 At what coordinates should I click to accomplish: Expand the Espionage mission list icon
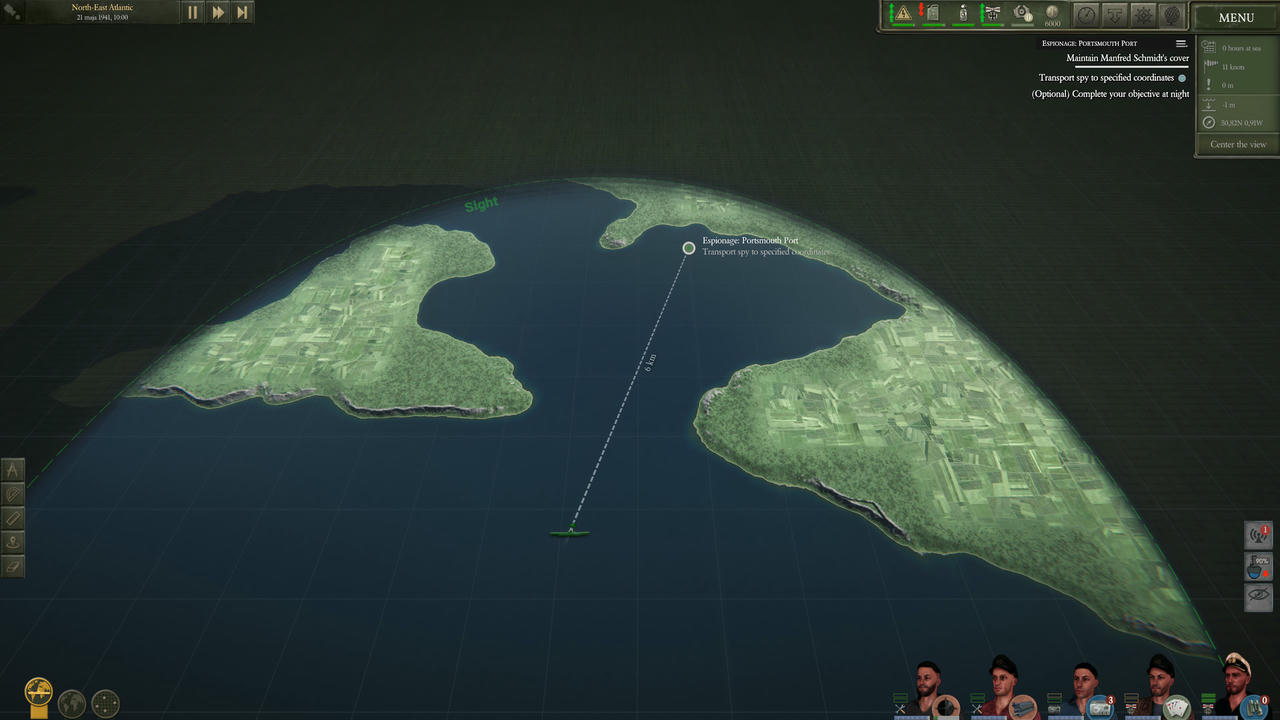coord(1181,44)
